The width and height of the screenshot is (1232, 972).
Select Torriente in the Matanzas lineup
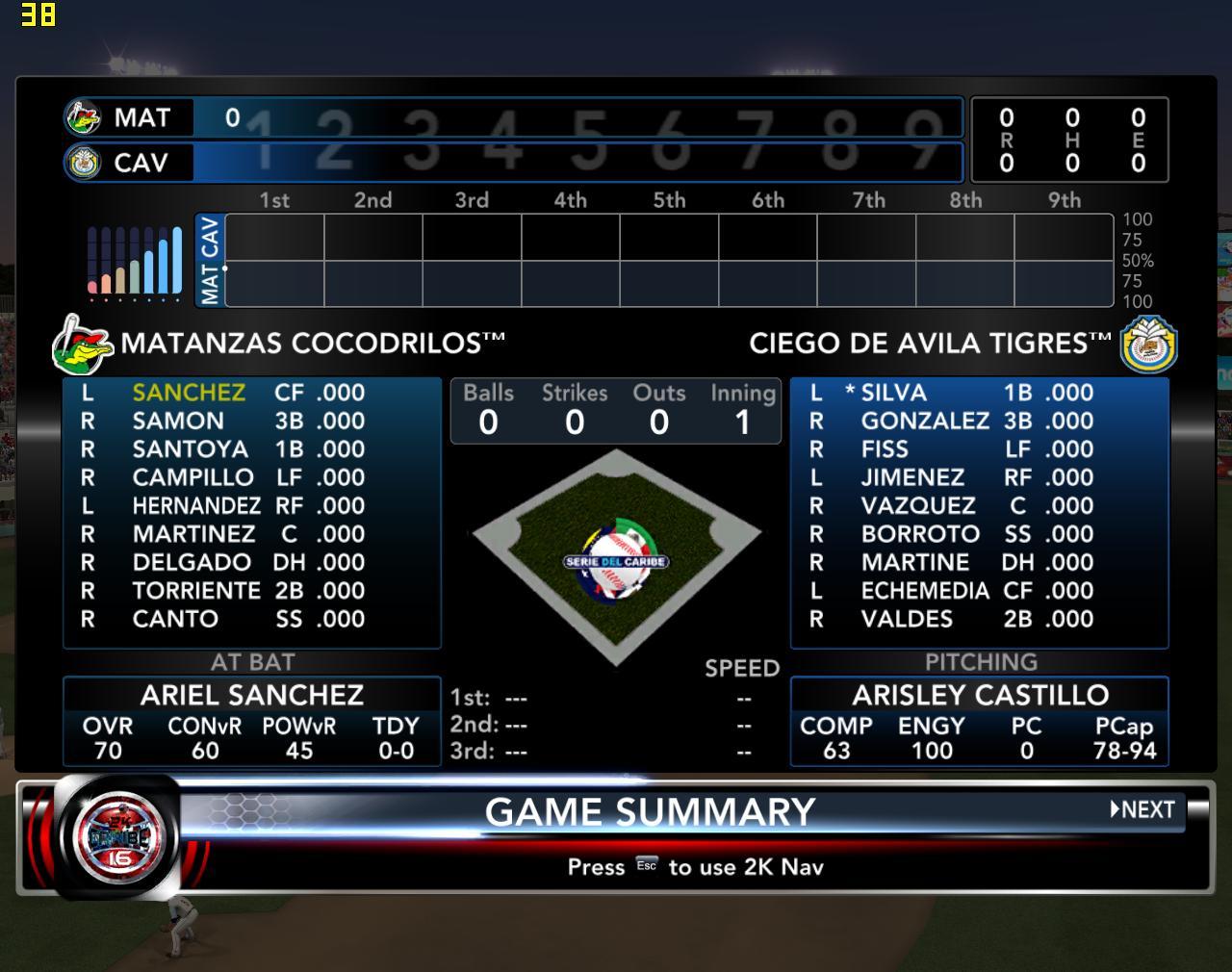coord(196,591)
